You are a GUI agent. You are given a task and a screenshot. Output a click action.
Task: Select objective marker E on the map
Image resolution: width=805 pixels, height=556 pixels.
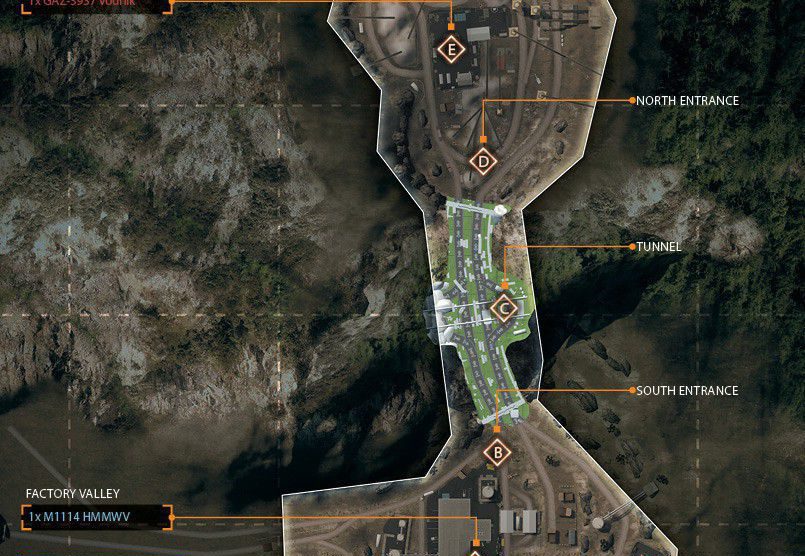[x=452, y=49]
